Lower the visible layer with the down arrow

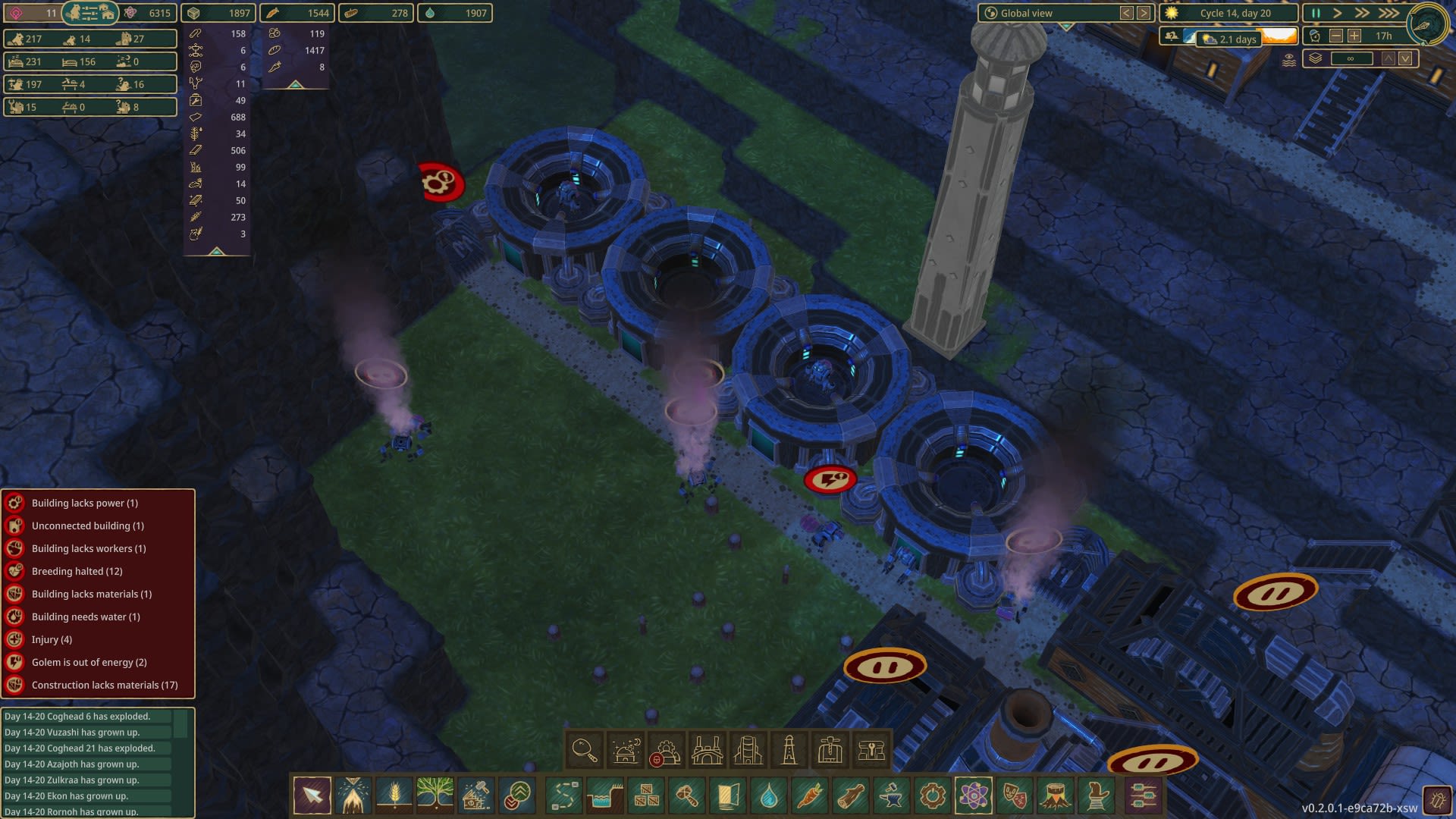1405,58
